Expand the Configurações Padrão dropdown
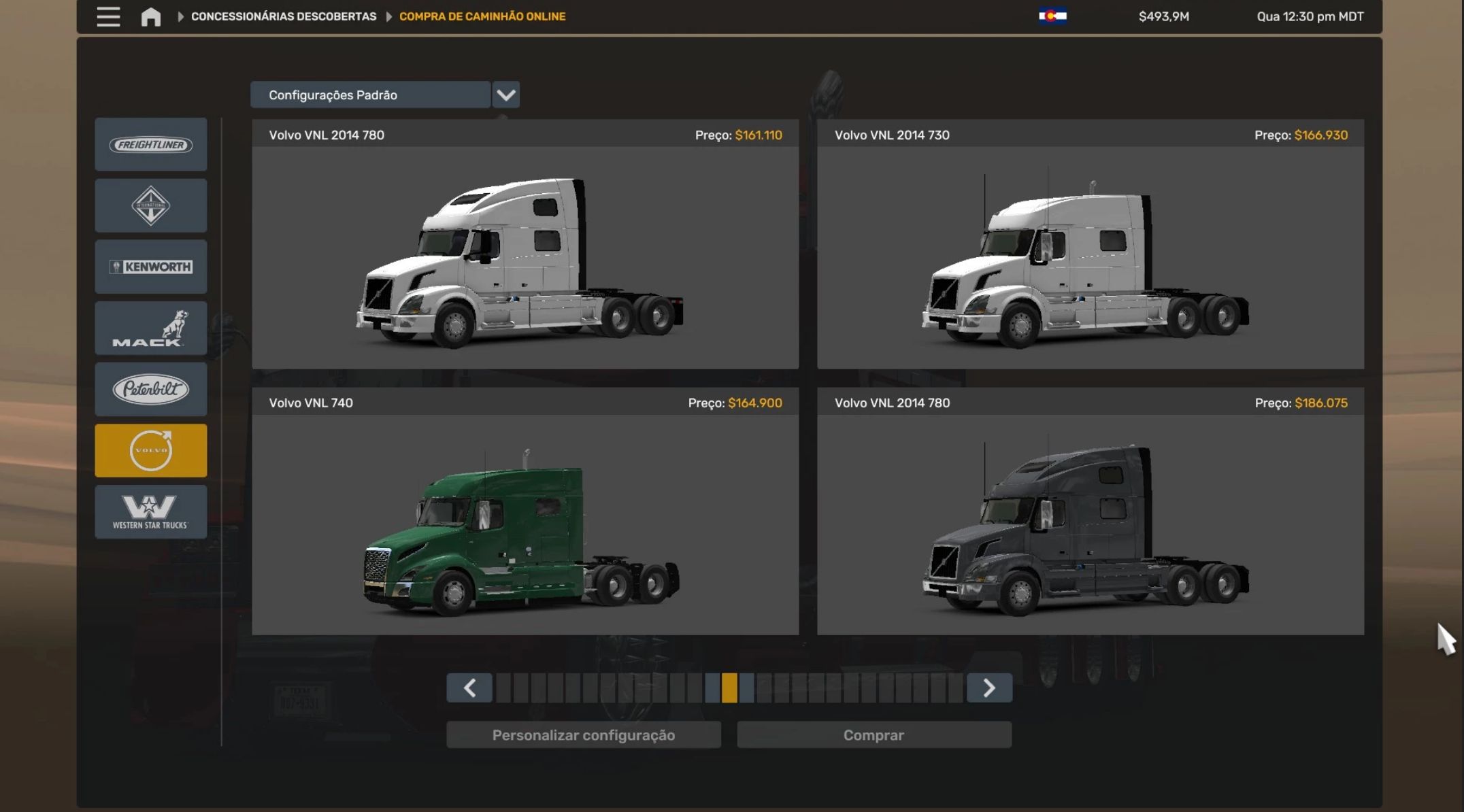1464x812 pixels. [505, 95]
